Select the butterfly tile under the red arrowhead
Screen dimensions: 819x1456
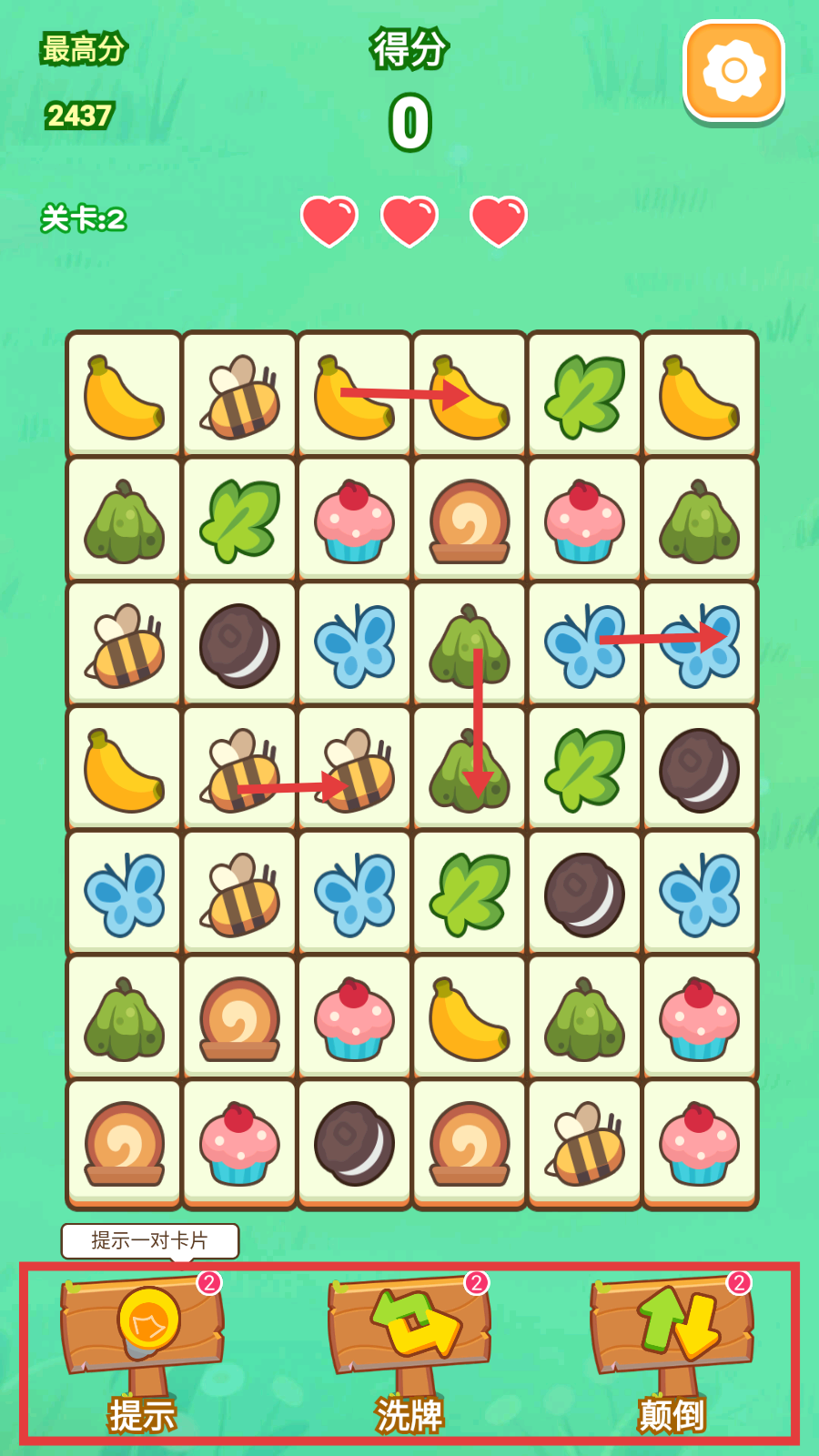[x=700, y=644]
